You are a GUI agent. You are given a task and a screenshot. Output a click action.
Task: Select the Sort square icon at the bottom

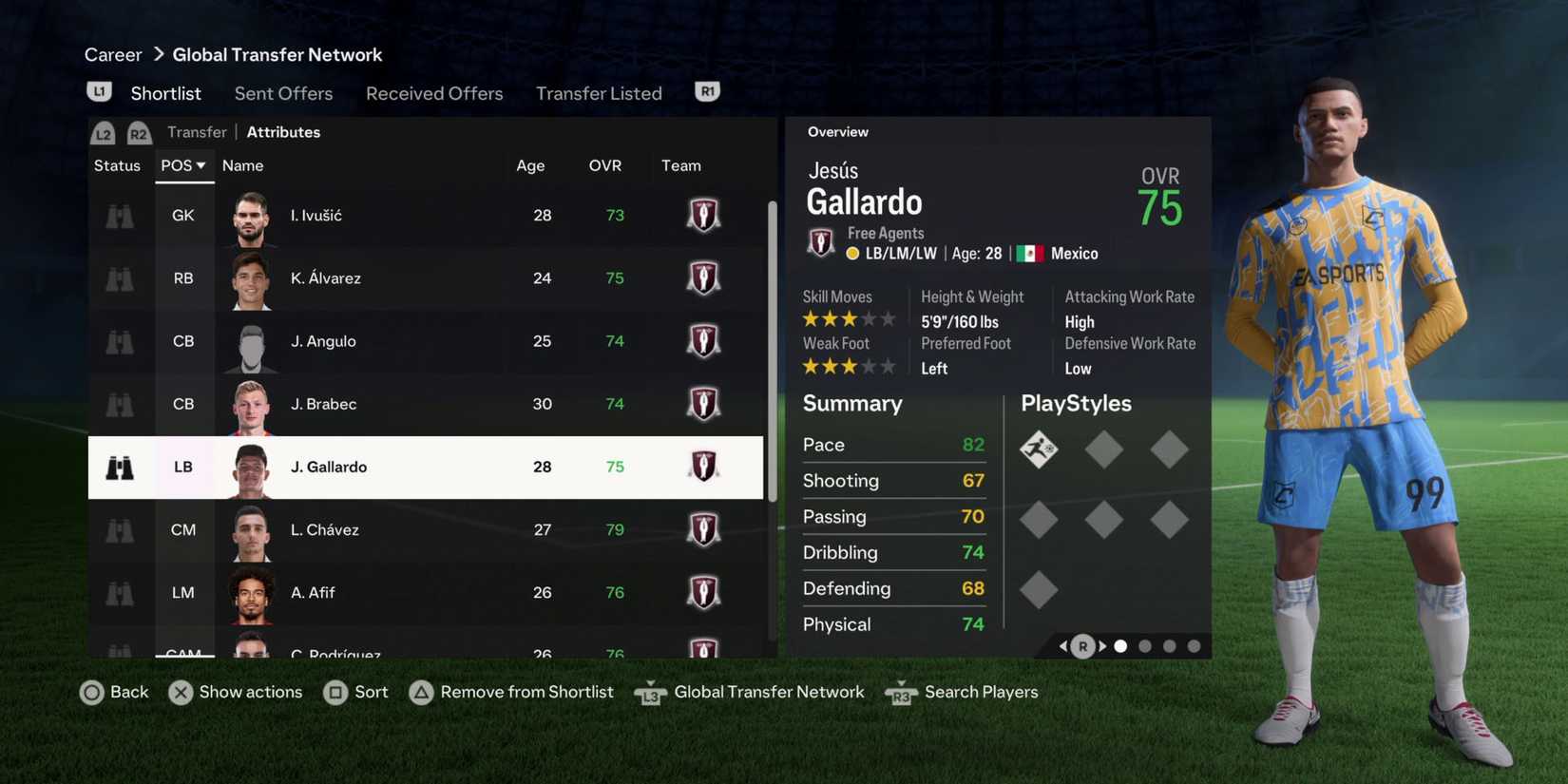[x=336, y=692]
